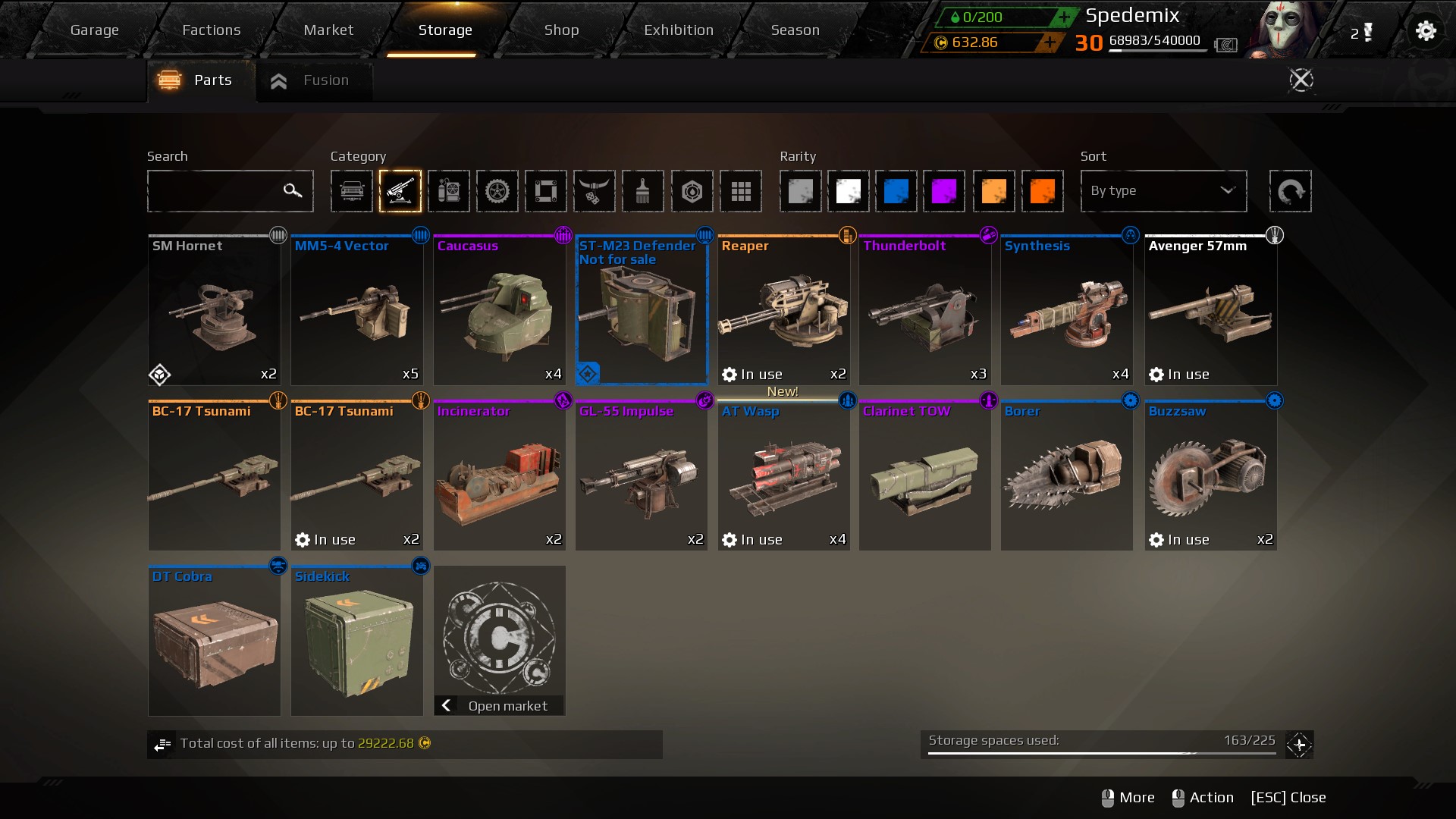Image resolution: width=1456 pixels, height=819 pixels.
Task: Show all items via the grid category icon
Action: pyautogui.click(x=741, y=191)
